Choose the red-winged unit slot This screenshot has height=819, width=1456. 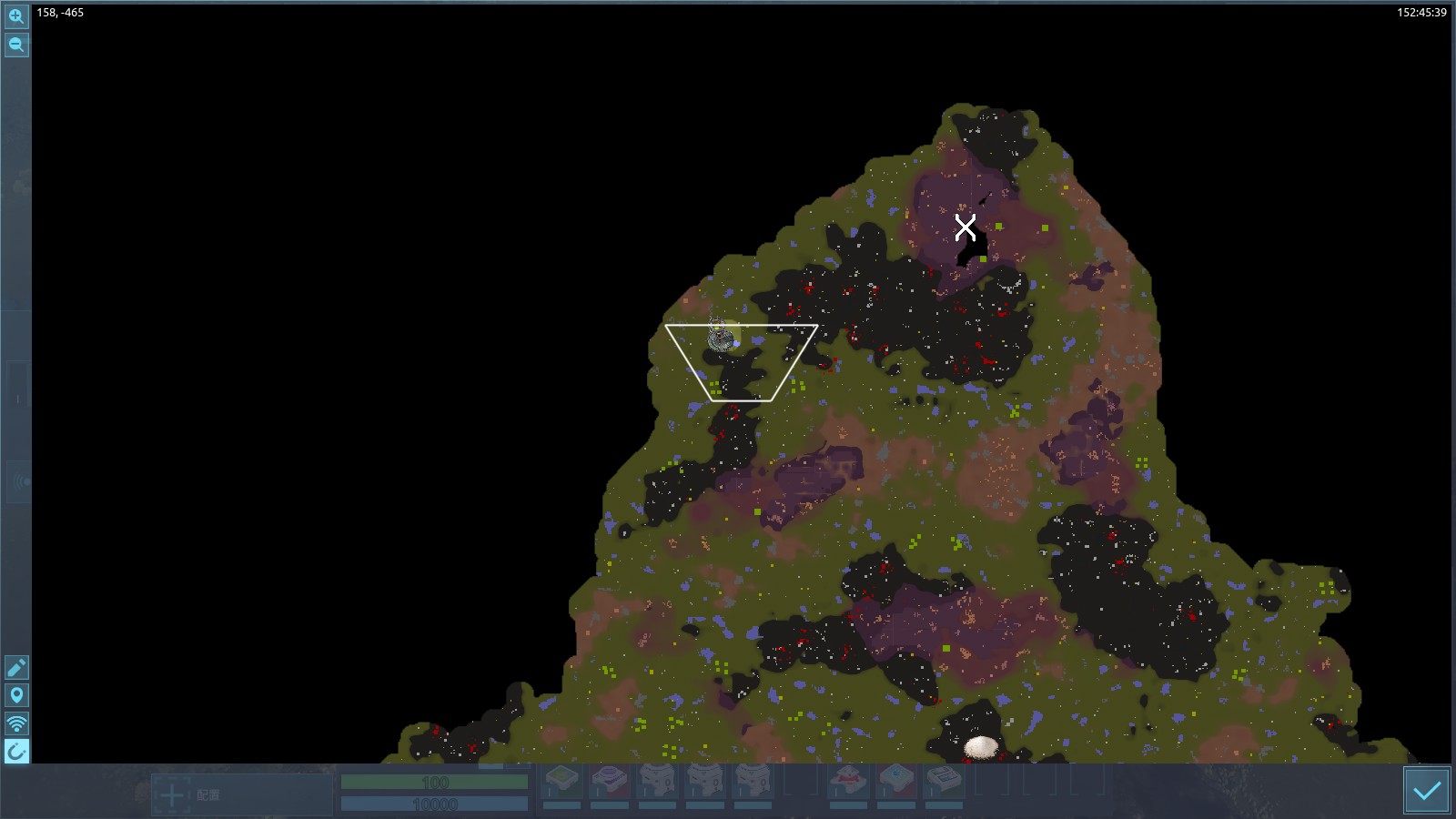click(848, 782)
